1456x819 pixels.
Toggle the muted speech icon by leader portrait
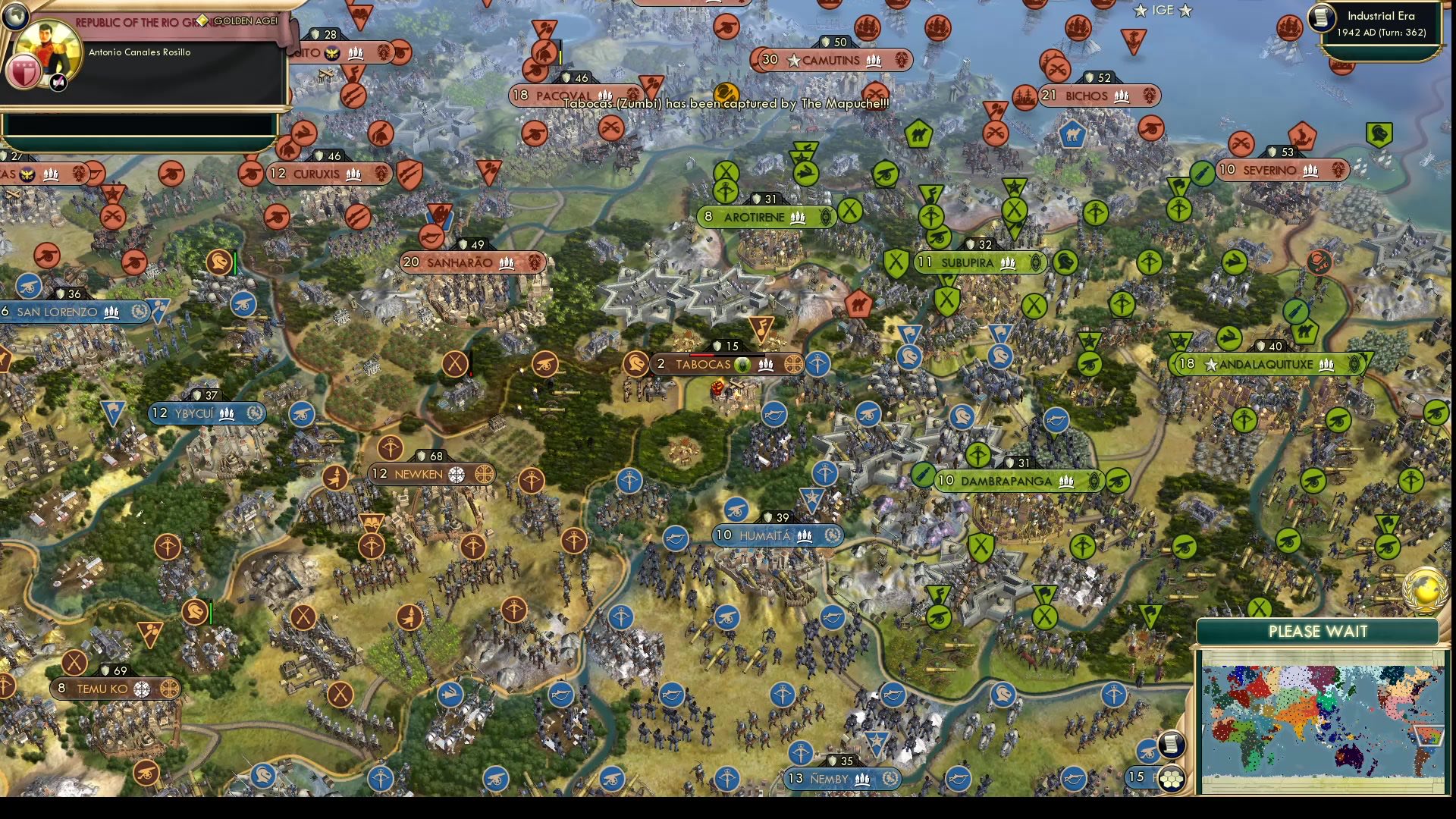(58, 83)
